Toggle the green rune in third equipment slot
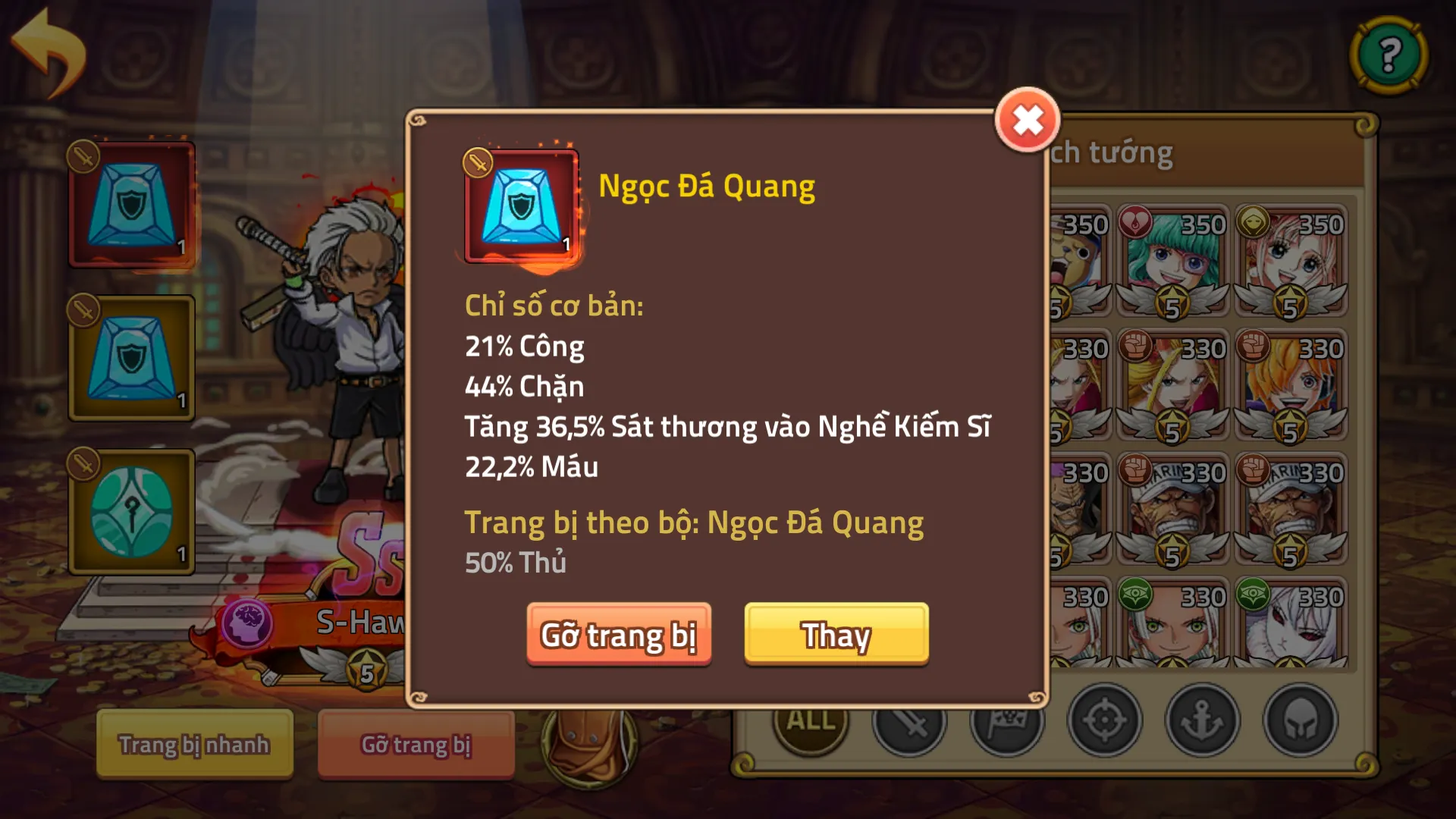This screenshot has height=819, width=1456. [130, 510]
